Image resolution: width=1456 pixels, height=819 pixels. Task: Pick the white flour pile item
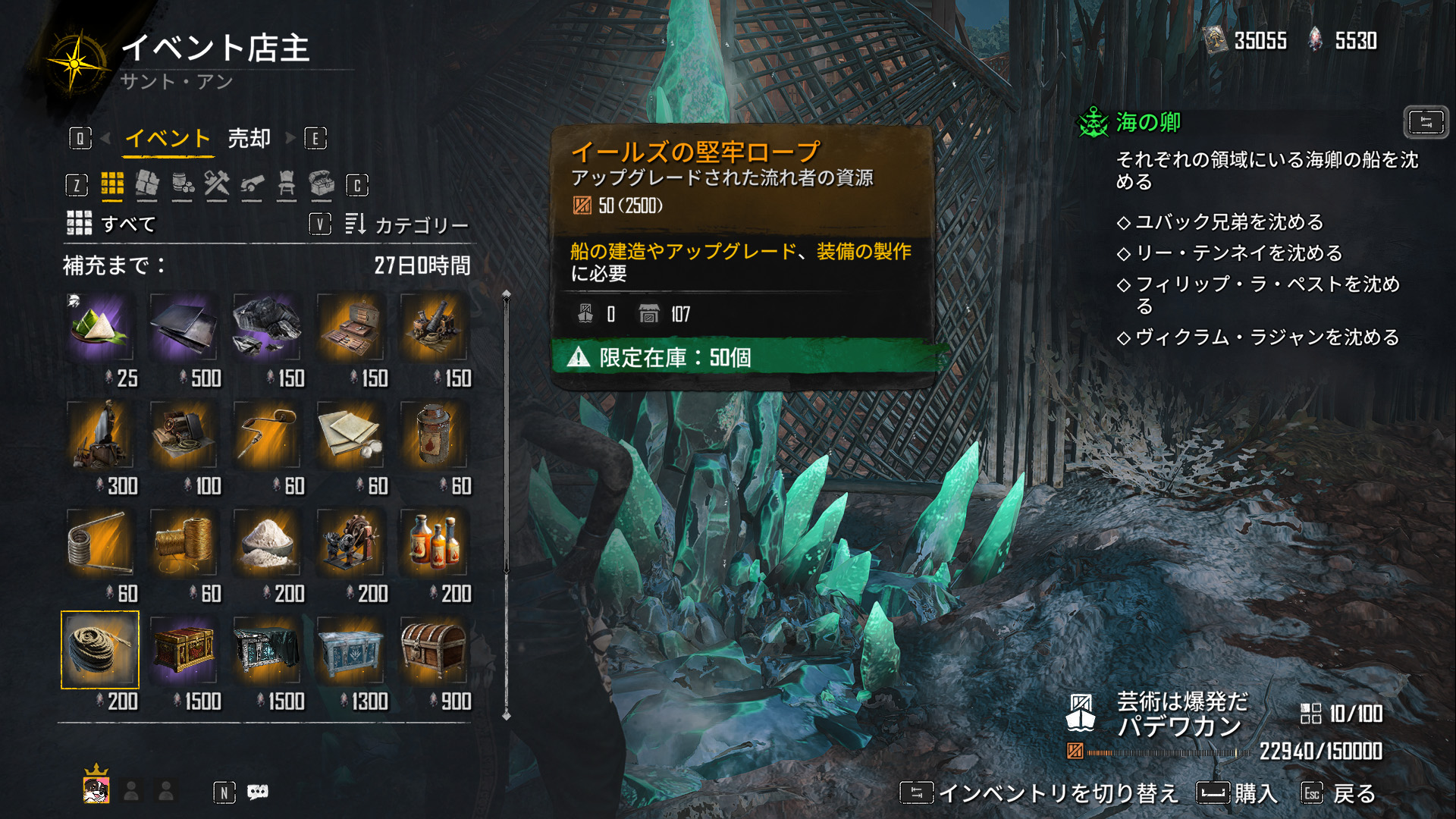[x=267, y=543]
